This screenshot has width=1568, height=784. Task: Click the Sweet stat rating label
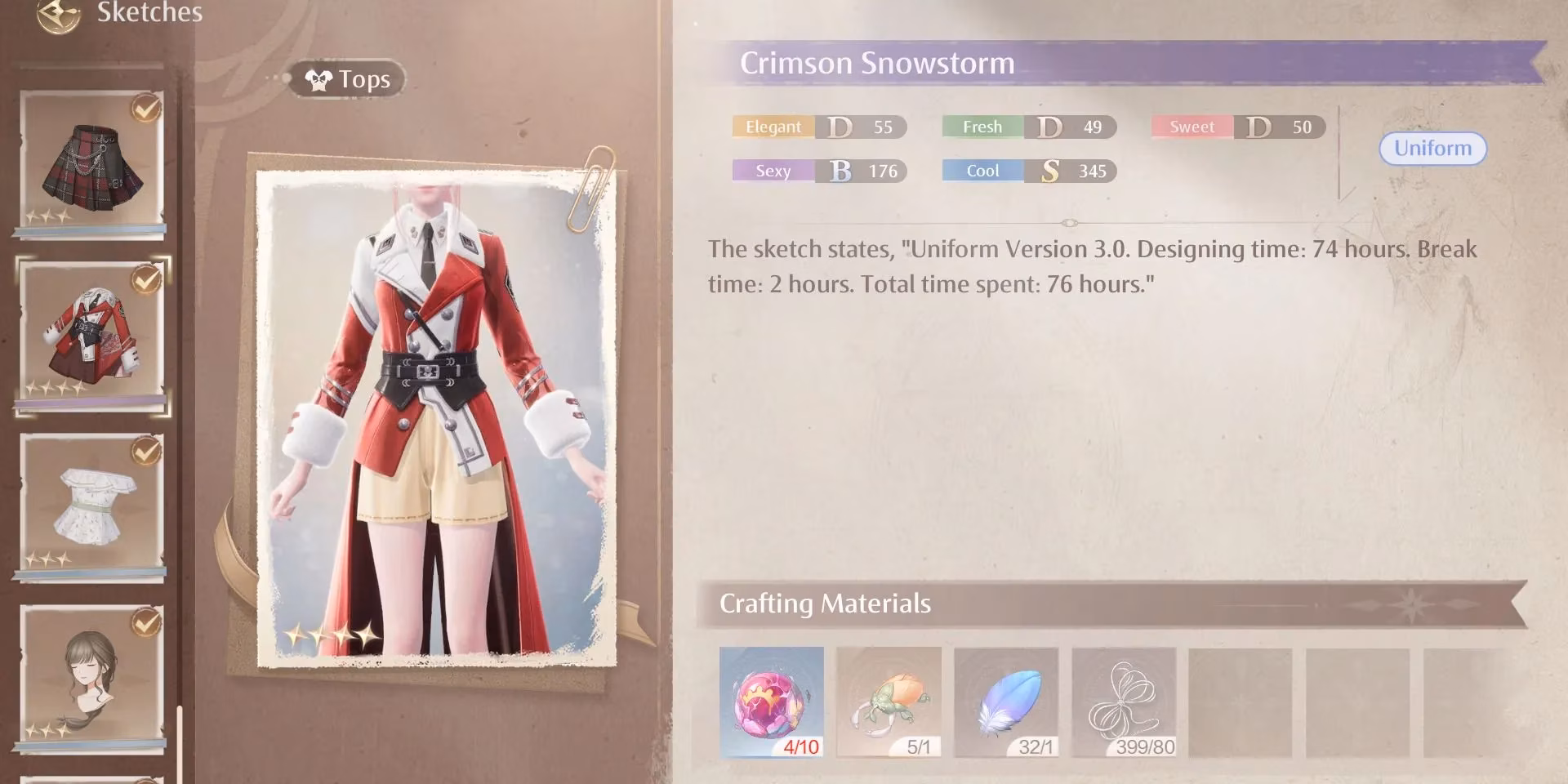pyautogui.click(x=1192, y=127)
